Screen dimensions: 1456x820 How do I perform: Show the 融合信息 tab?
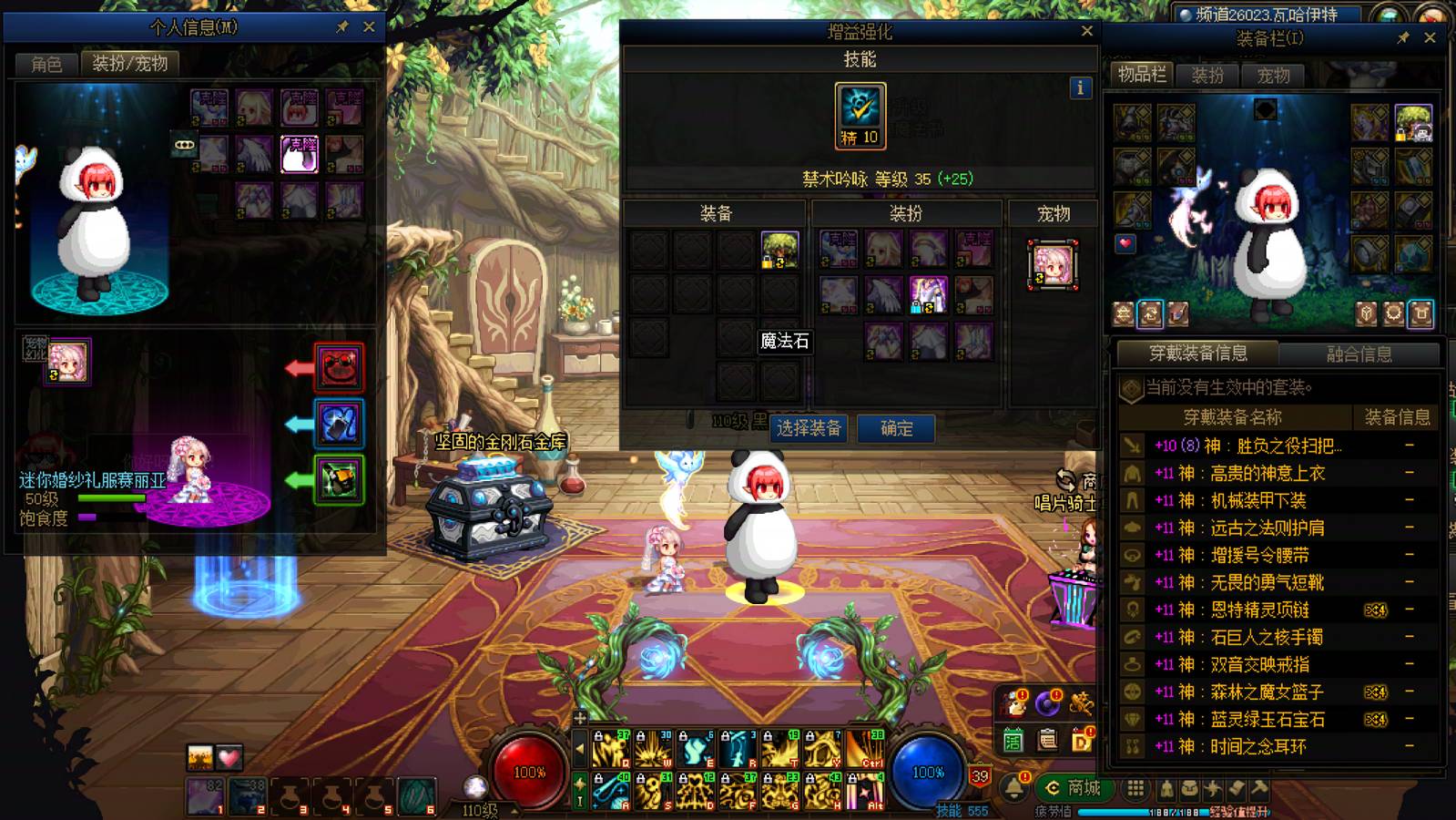point(1359,354)
